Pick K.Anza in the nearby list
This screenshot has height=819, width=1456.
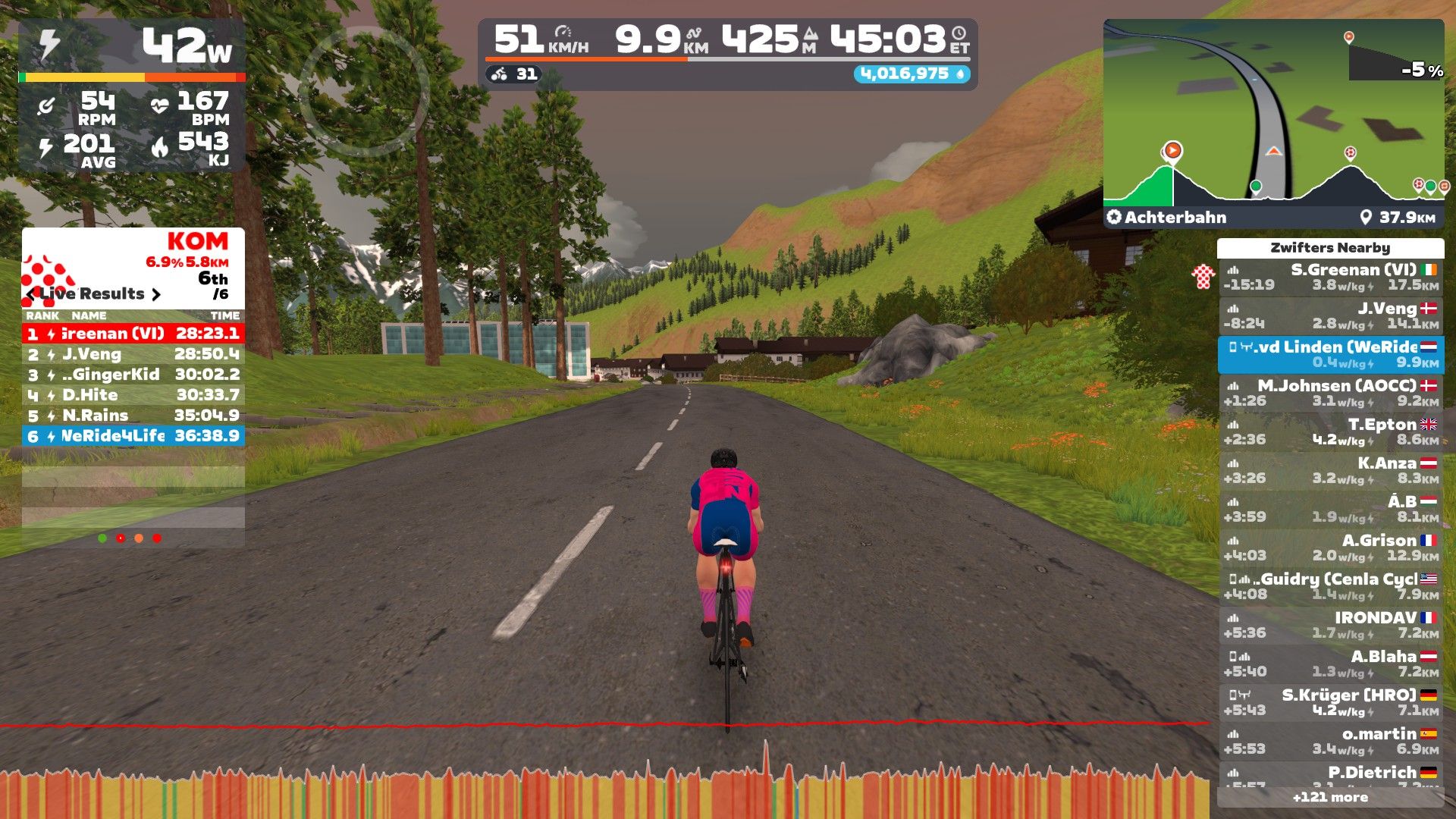point(1331,471)
